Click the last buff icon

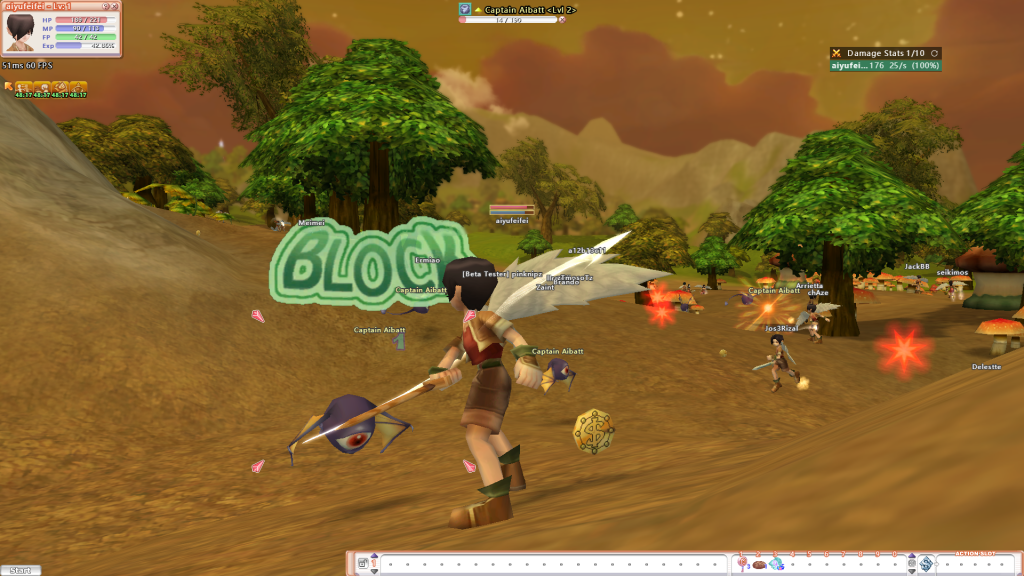[x=78, y=88]
